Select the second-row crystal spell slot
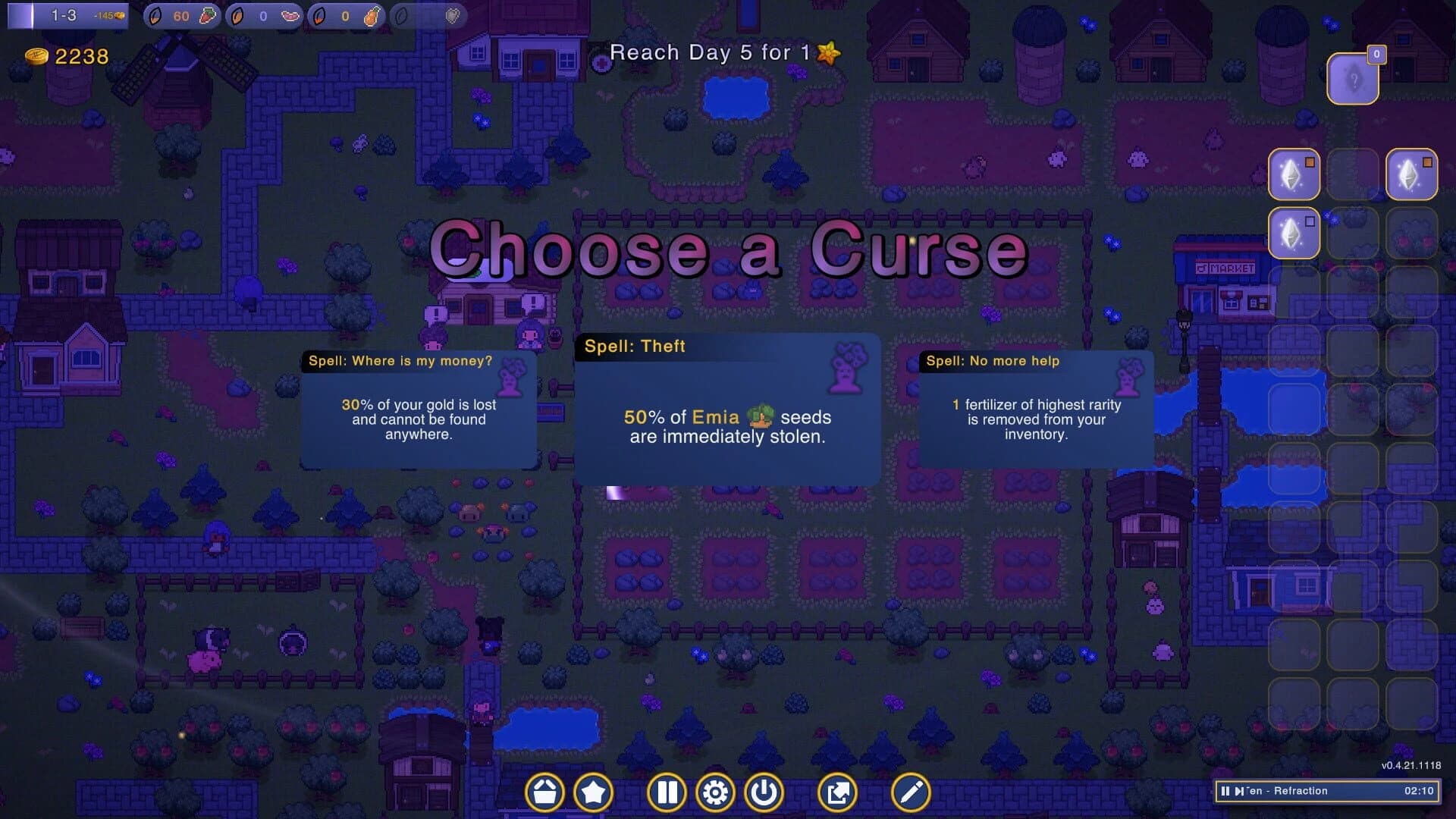The width and height of the screenshot is (1456, 819). [x=1294, y=233]
